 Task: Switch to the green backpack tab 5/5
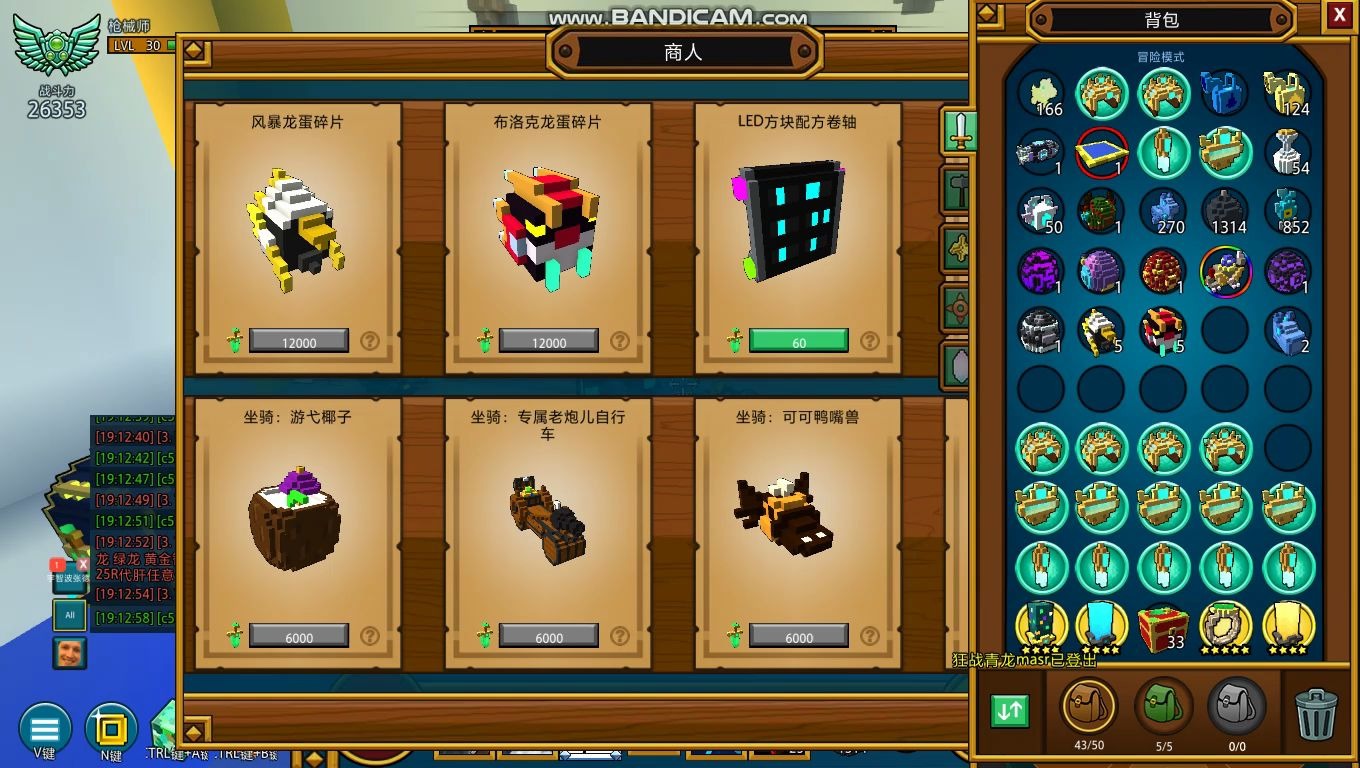click(x=1163, y=706)
